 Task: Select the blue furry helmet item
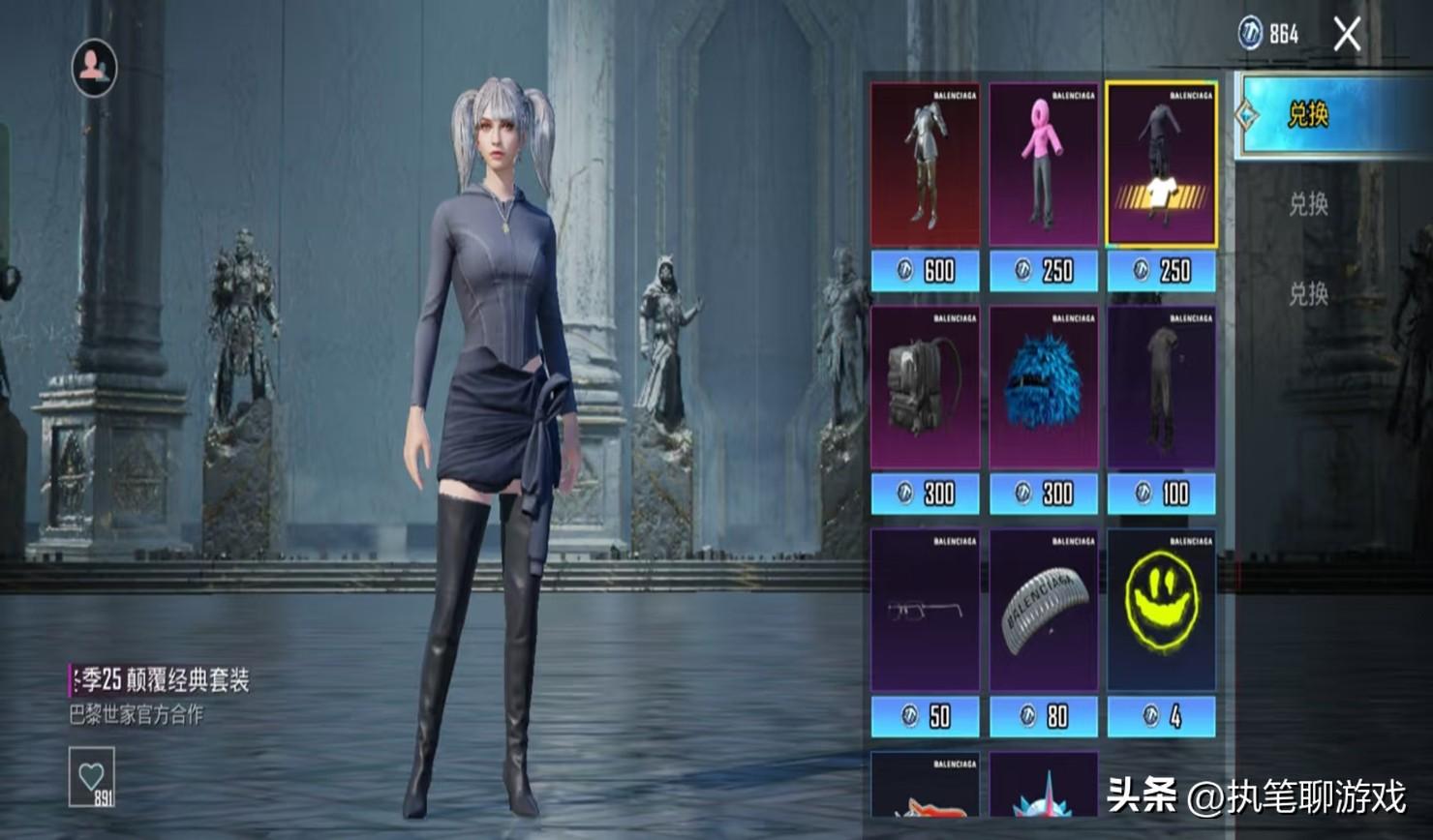click(1043, 388)
